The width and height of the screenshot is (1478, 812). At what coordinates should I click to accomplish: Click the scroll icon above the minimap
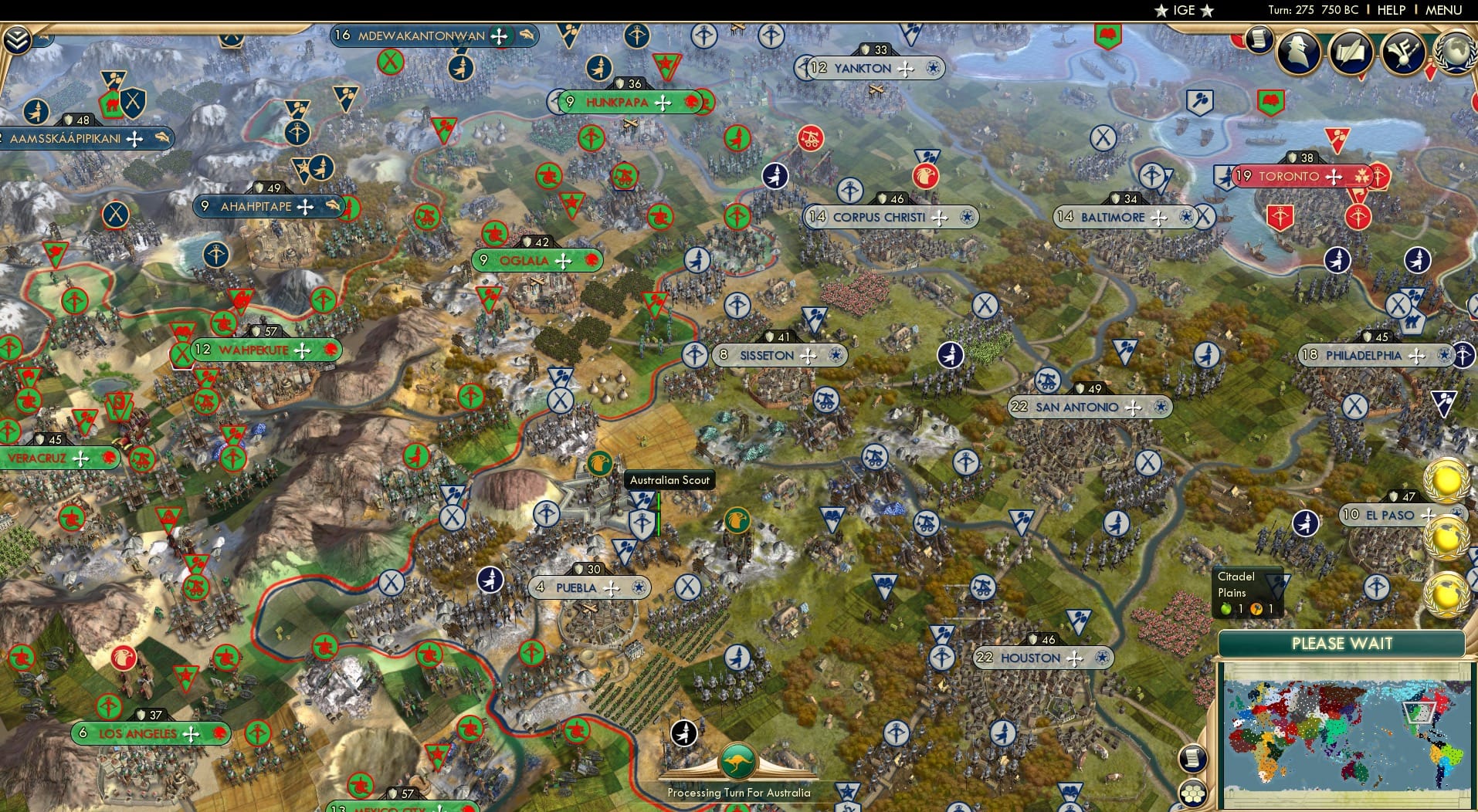(1192, 760)
